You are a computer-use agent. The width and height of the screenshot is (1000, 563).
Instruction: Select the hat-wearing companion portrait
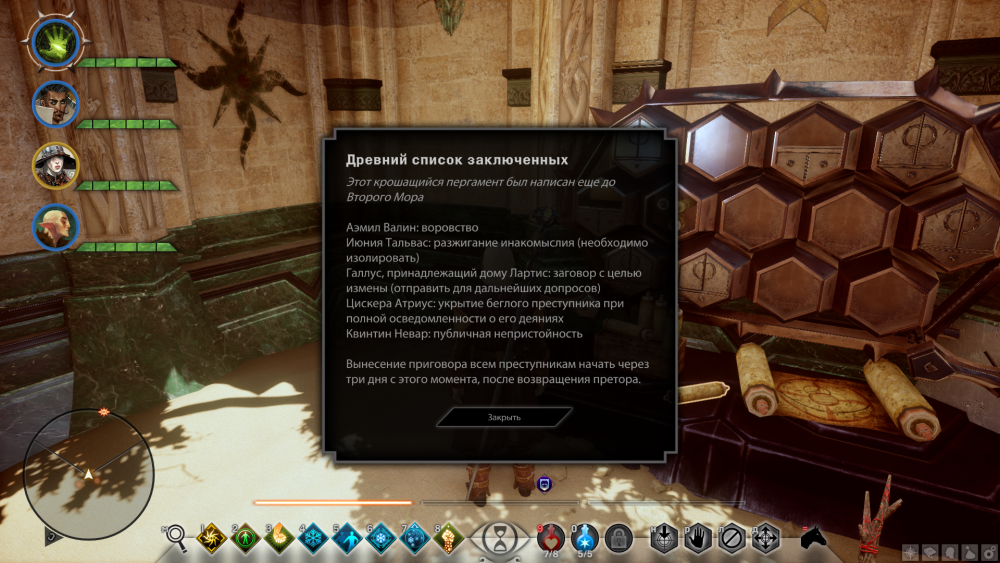pyautogui.click(x=55, y=165)
